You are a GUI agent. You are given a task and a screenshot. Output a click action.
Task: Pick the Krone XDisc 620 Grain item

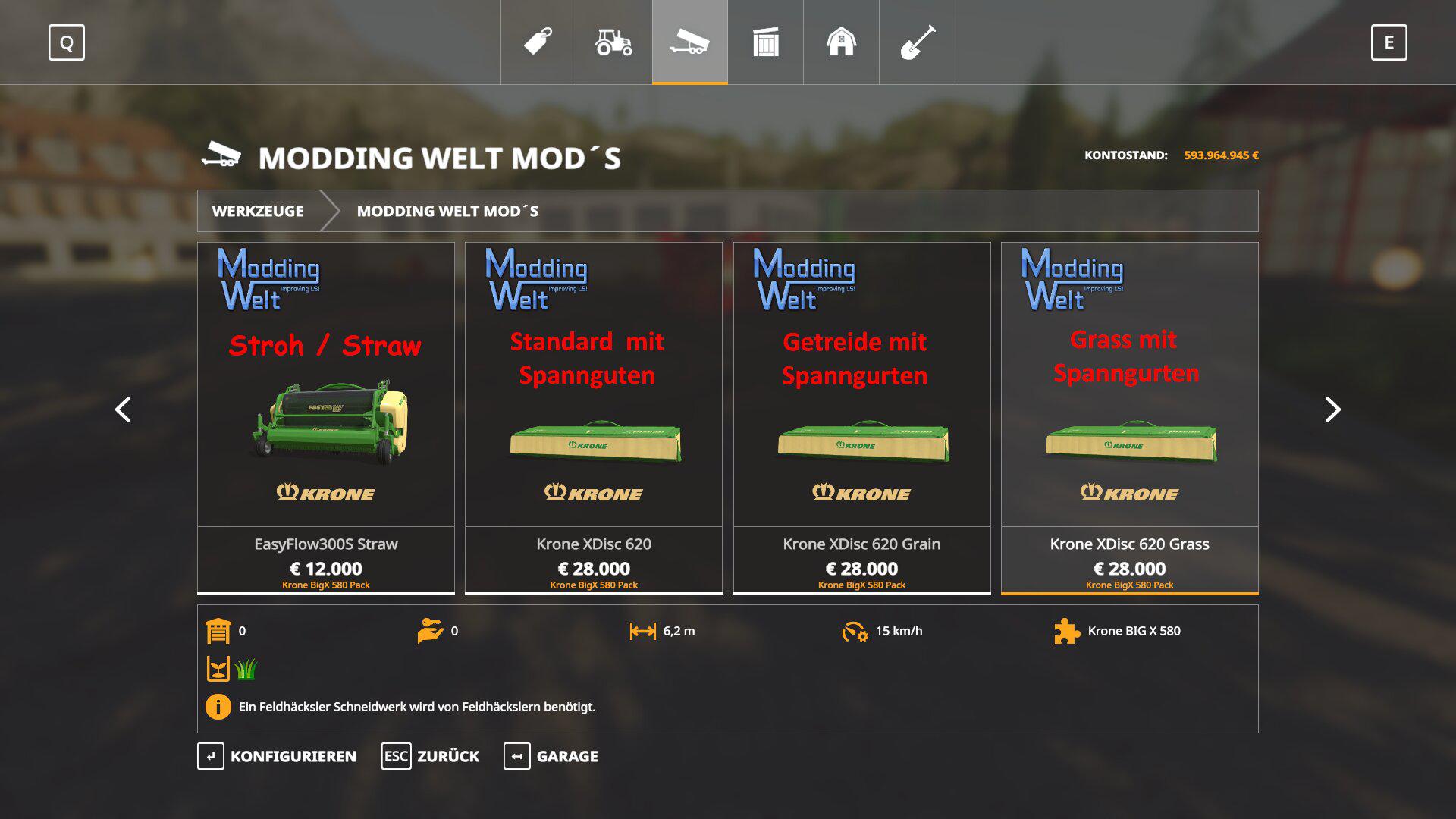[x=861, y=417]
